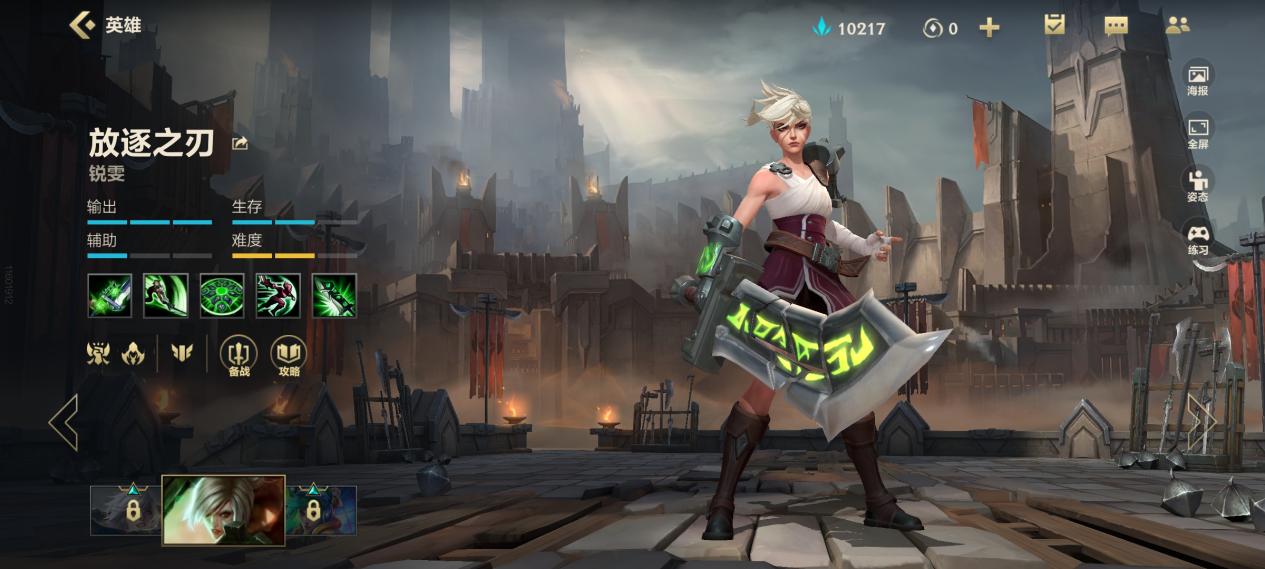Choose the default Riven skin thumbnail

224,510
